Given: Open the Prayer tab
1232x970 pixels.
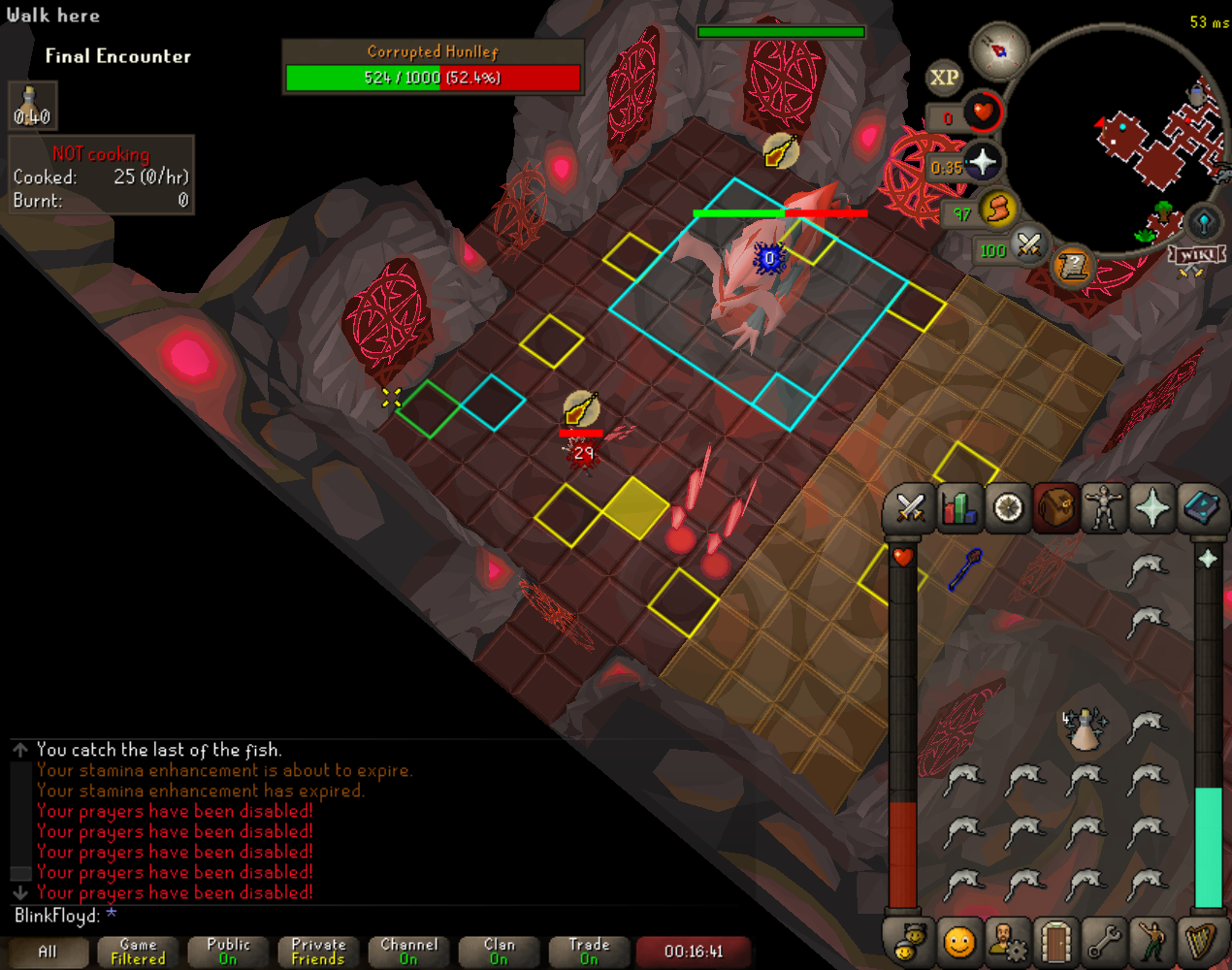Looking at the screenshot, I should (1151, 507).
